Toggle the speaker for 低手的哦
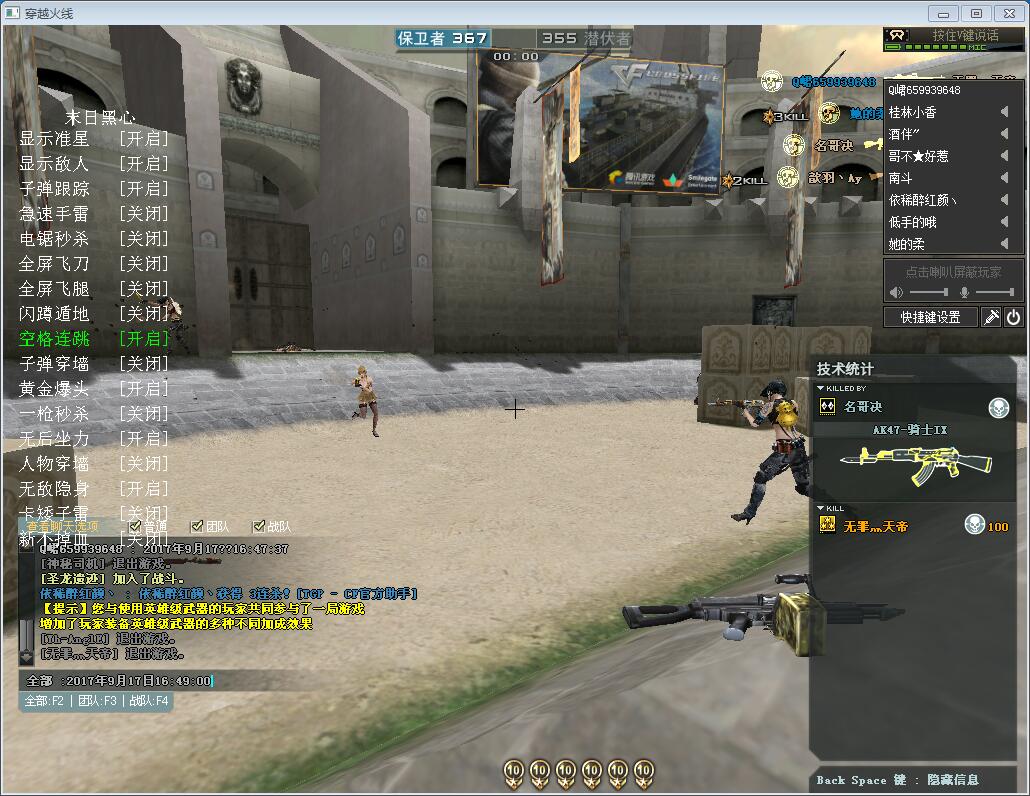 1004,222
